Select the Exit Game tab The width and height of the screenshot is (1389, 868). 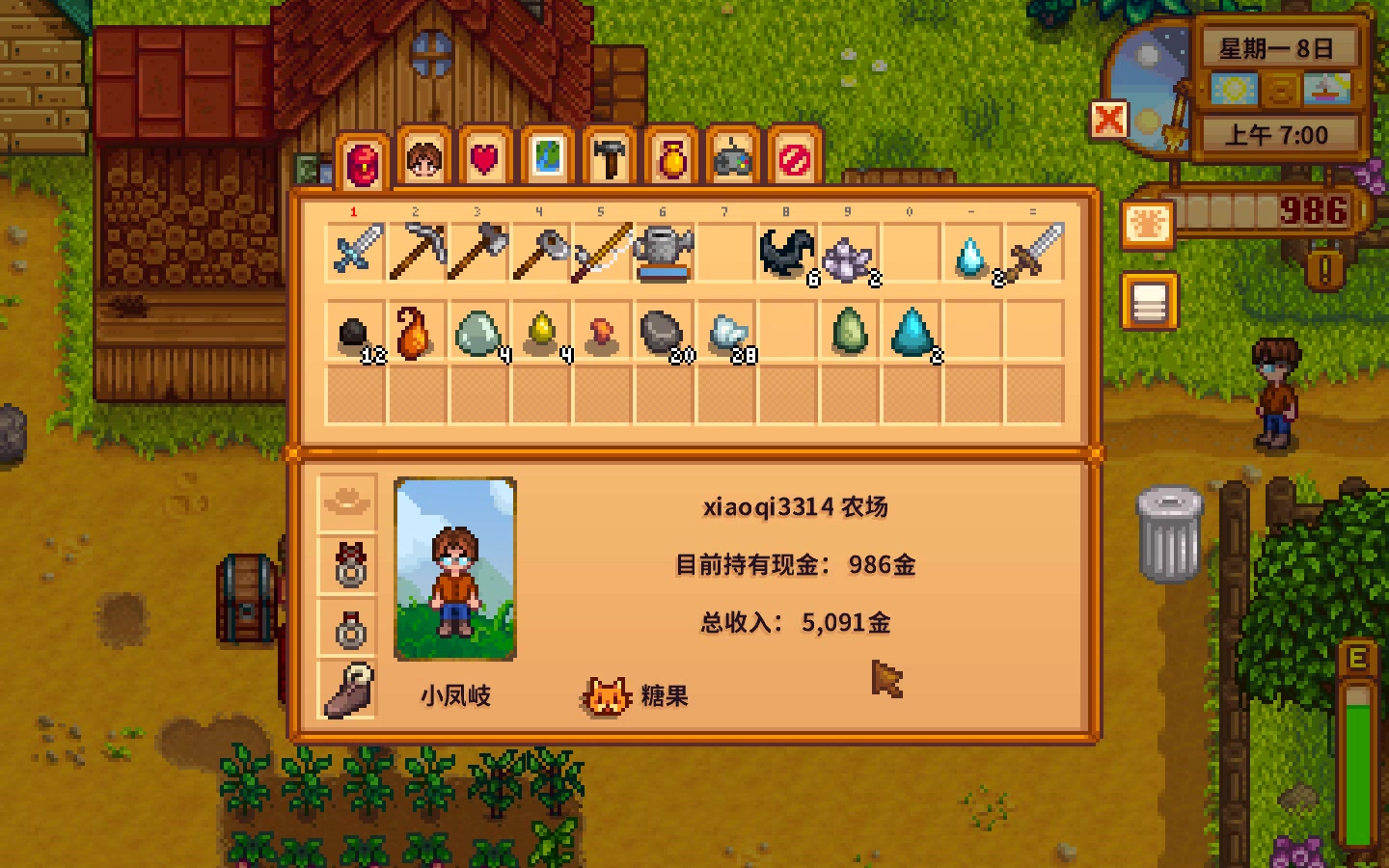click(x=795, y=159)
